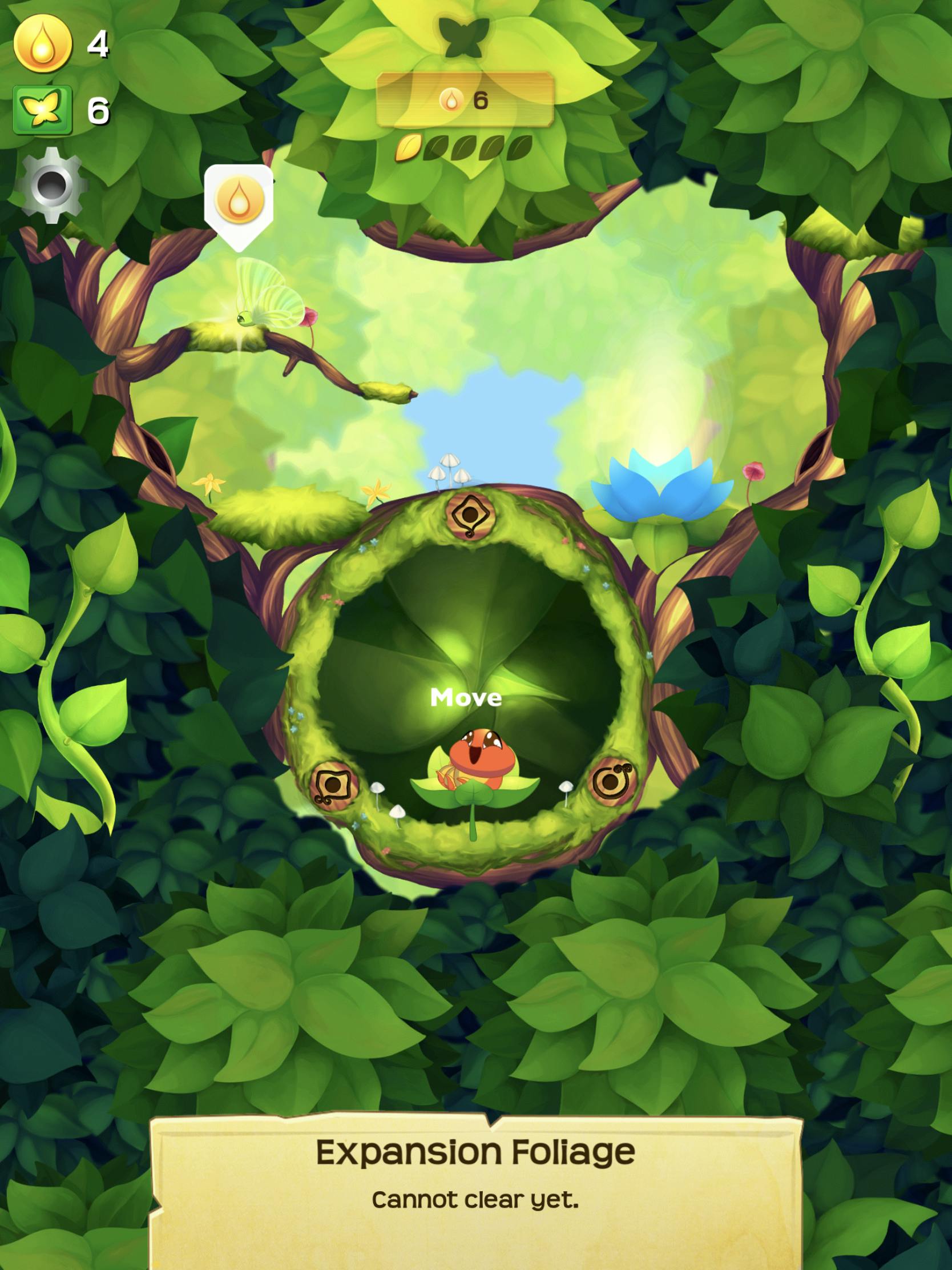Select the Move label in the hollow
The height and width of the screenshot is (1270, 952).
tap(466, 698)
